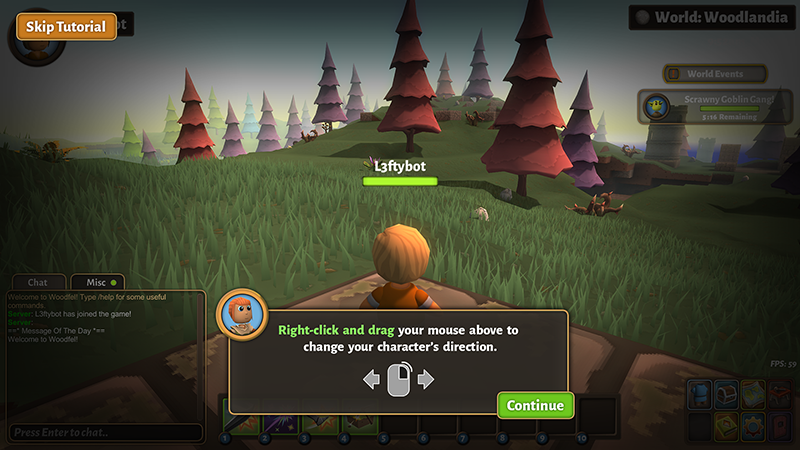Screen dimensions: 800x450
Task: Click the door exit icon
Action: [781, 426]
